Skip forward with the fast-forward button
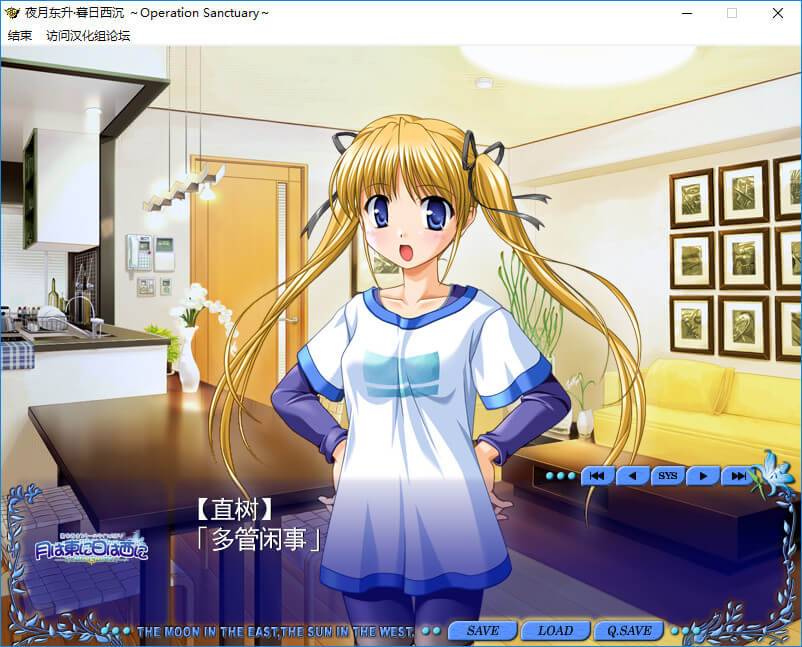The height and width of the screenshot is (647, 802). 738,476
